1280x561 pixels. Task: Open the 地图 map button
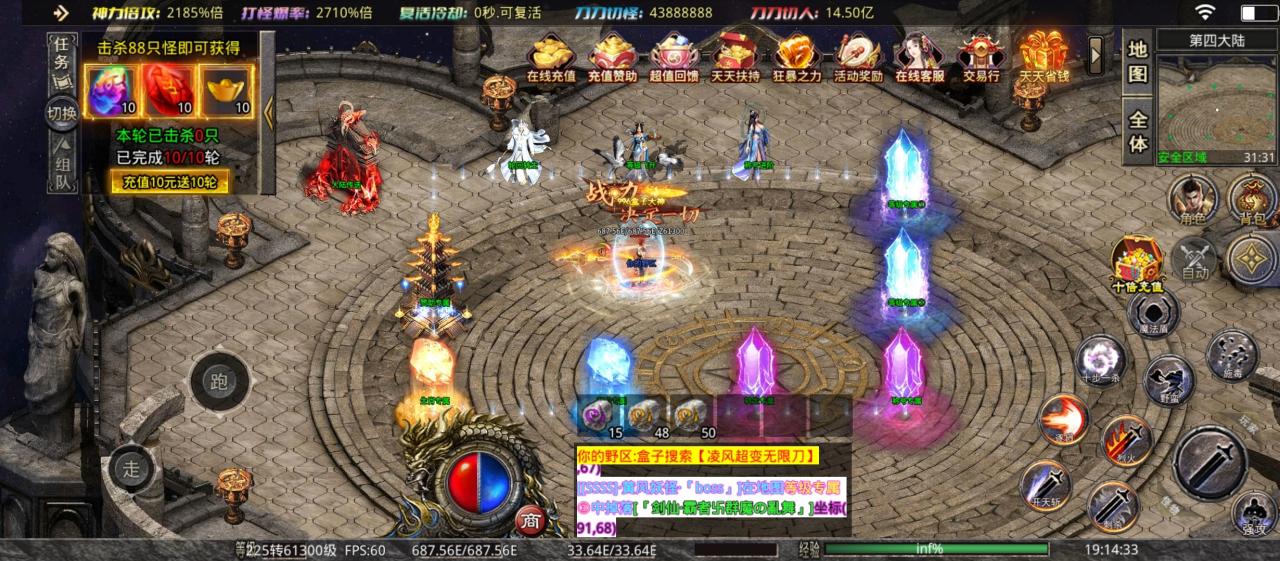click(1138, 62)
